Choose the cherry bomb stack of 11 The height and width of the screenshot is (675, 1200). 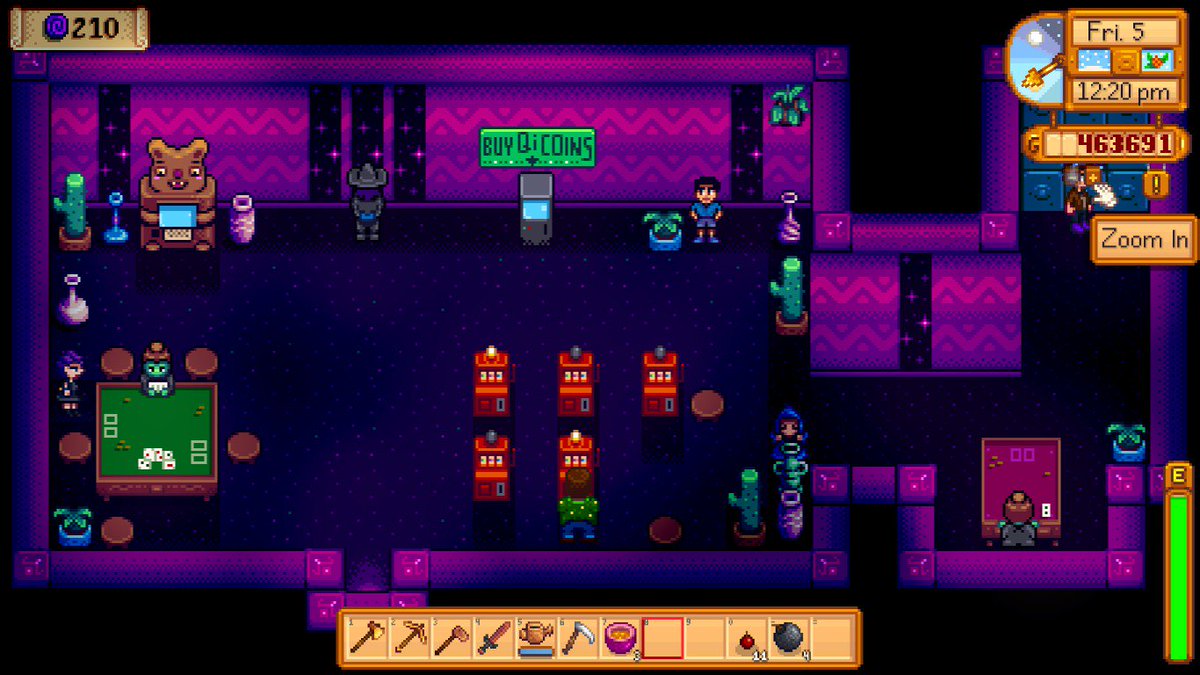click(x=746, y=637)
